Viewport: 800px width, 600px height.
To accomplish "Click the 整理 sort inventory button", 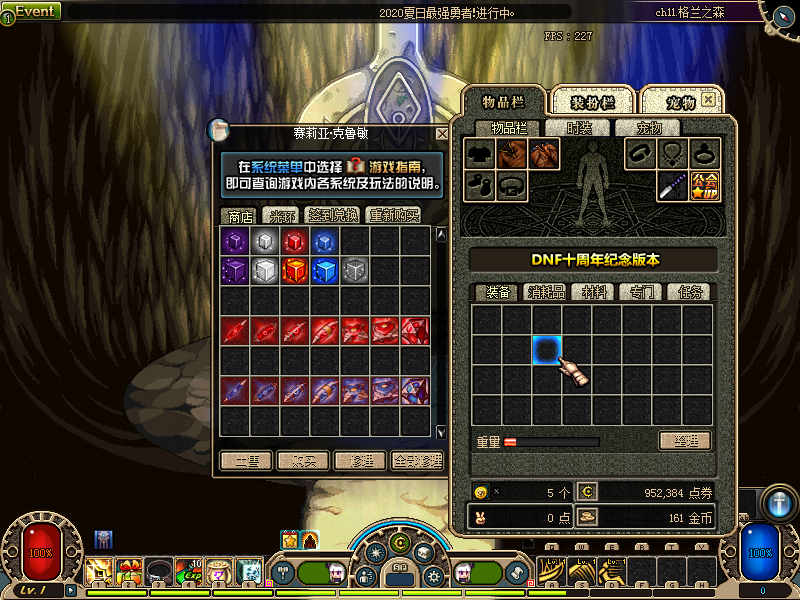I will pyautogui.click(x=685, y=440).
